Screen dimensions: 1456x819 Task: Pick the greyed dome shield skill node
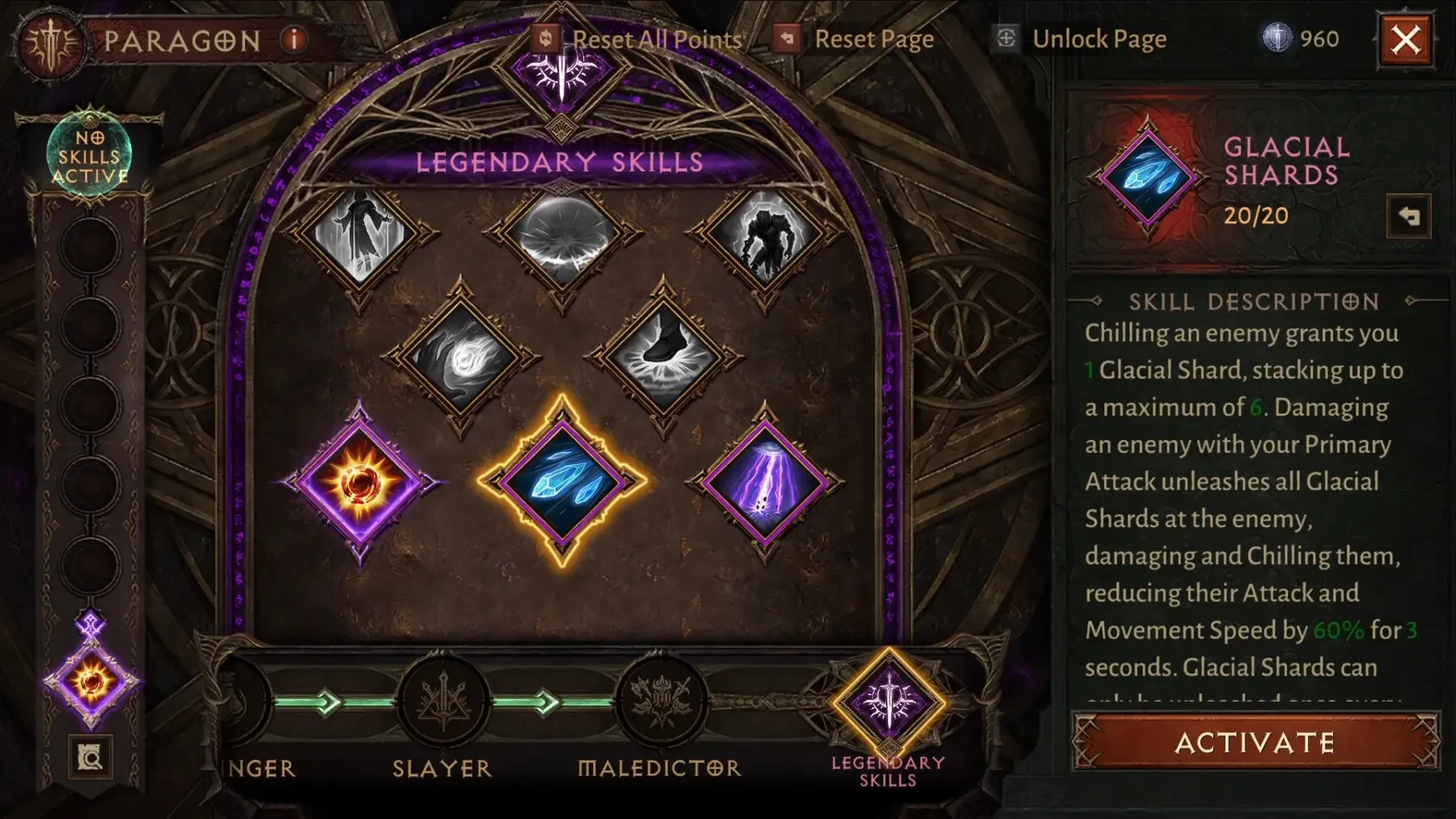click(562, 234)
